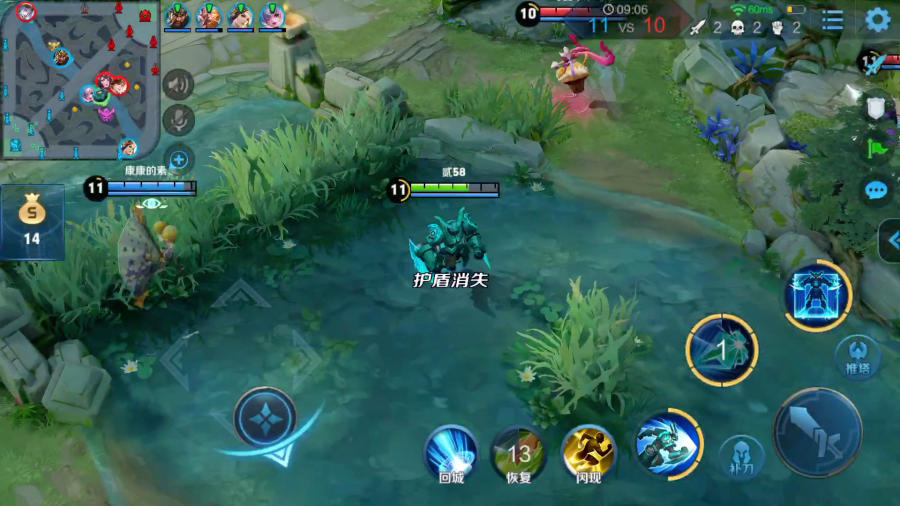Cast the robot ultimate skill icon
The height and width of the screenshot is (506, 900).
click(x=817, y=296)
